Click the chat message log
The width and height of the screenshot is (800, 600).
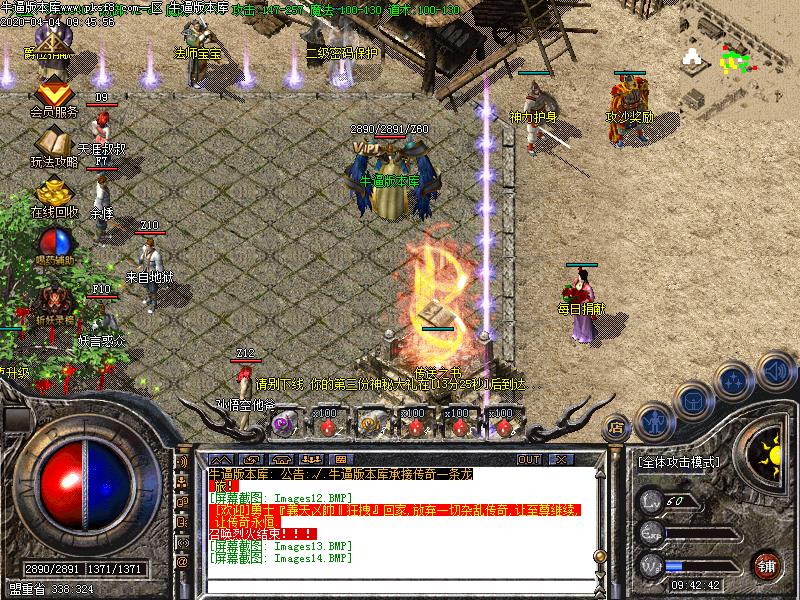click(400, 515)
